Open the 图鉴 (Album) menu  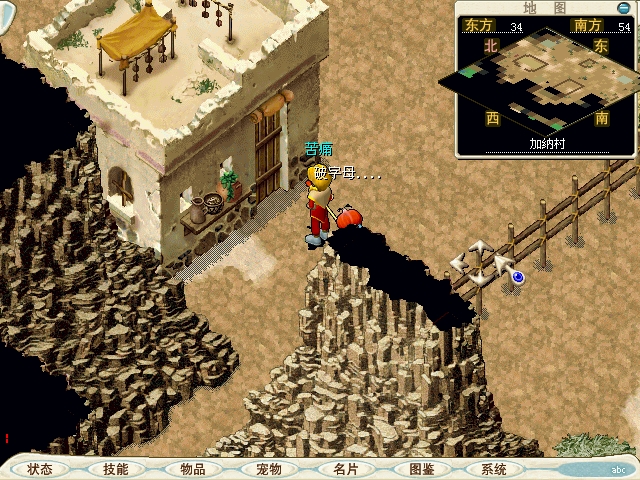click(421, 469)
